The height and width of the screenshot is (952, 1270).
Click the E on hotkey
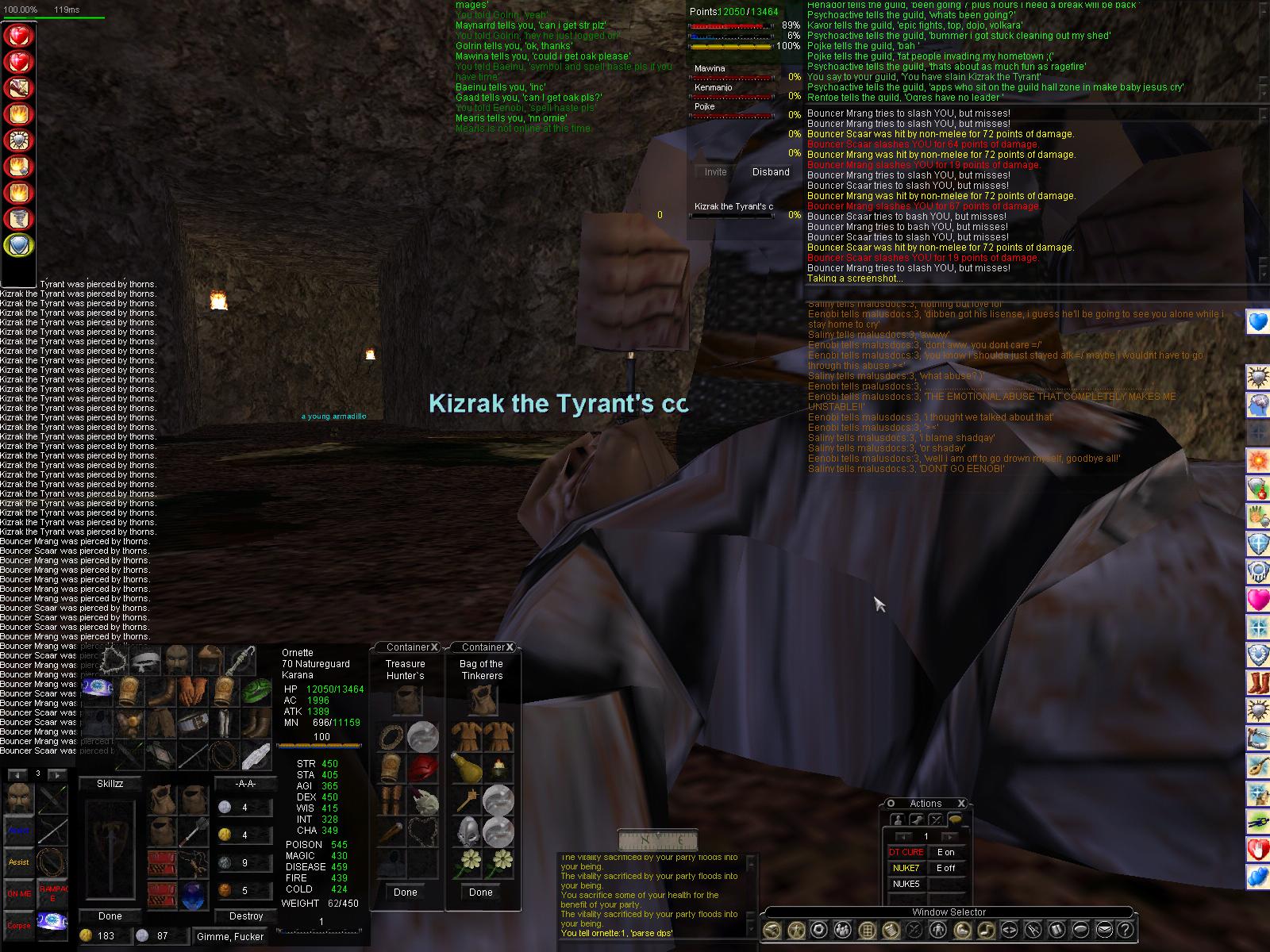point(945,852)
